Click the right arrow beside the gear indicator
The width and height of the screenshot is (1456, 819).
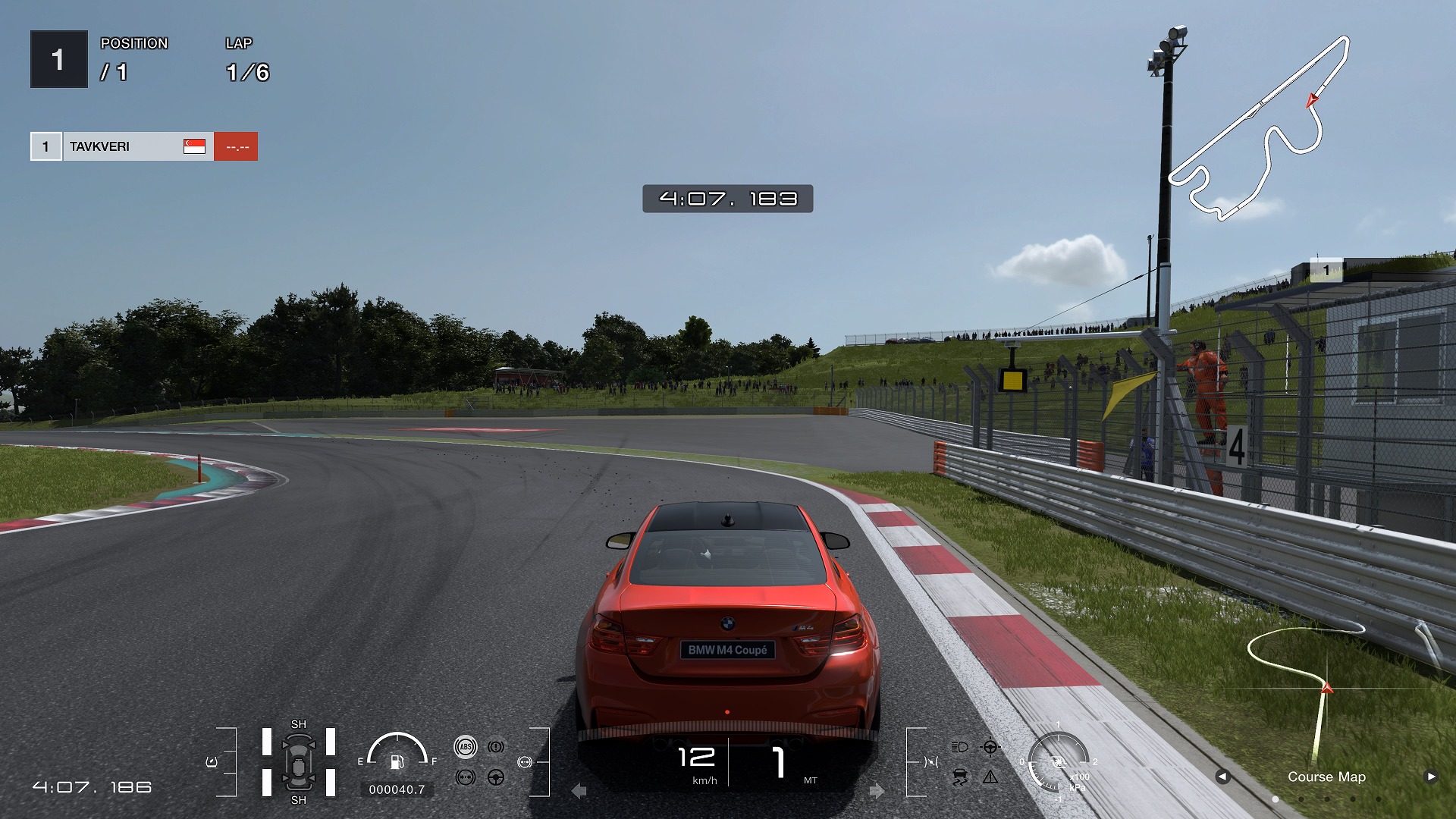tap(877, 791)
